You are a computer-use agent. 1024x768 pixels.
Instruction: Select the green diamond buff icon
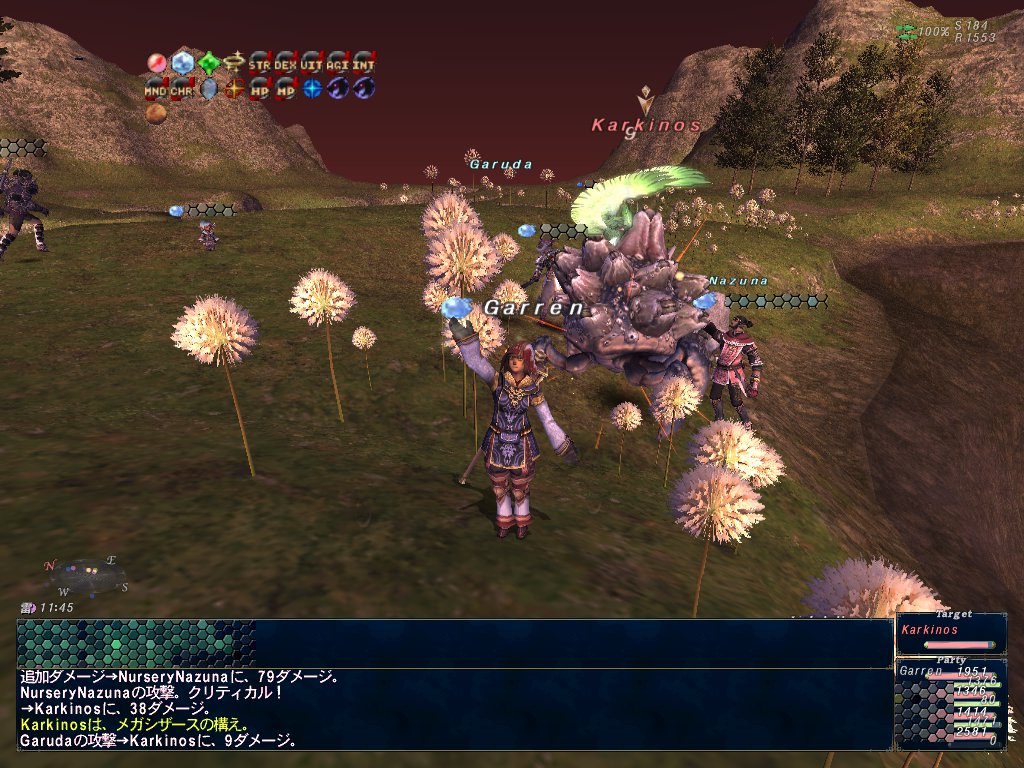(x=208, y=63)
